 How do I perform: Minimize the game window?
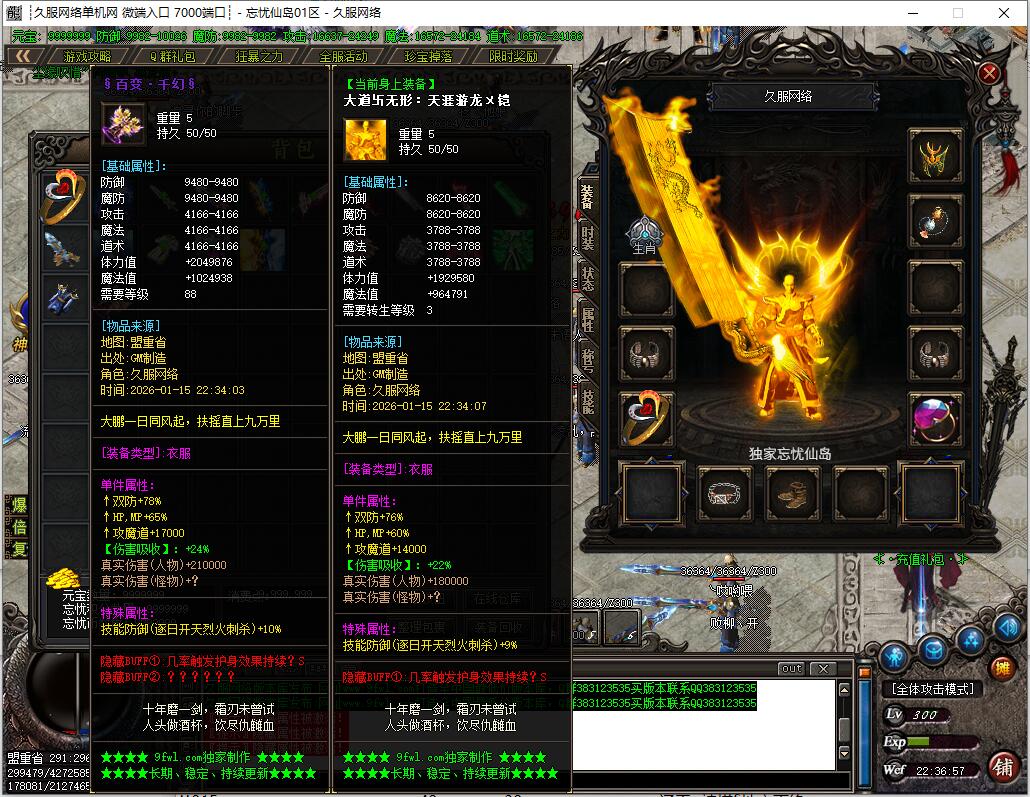click(913, 13)
